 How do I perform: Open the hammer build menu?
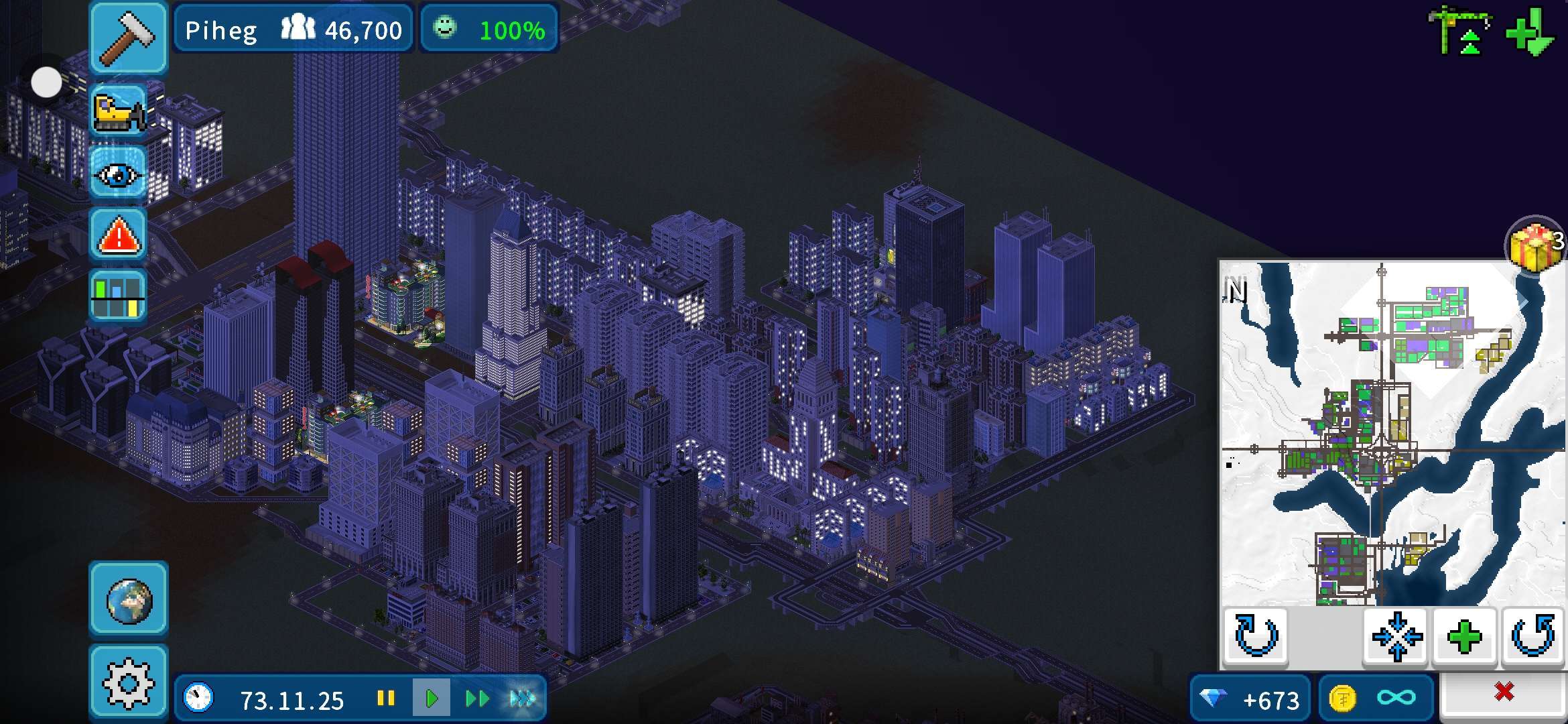tap(128, 38)
